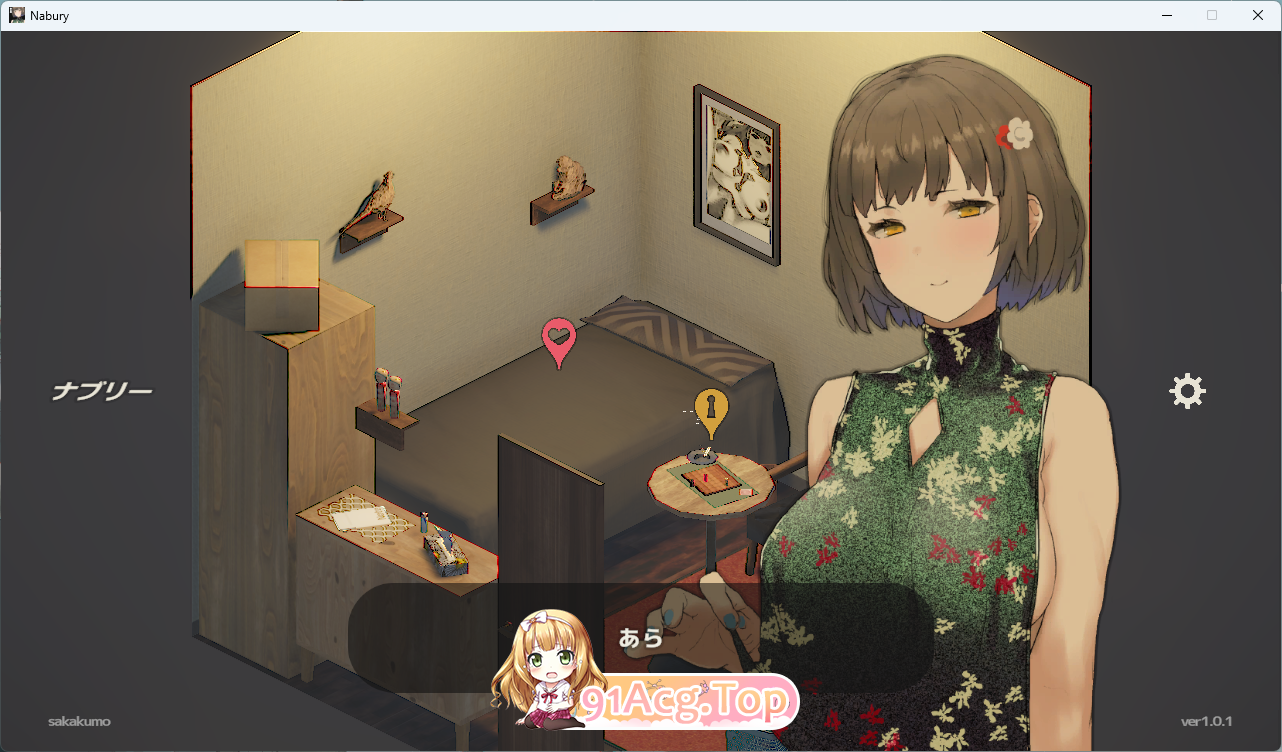Select the yellow keyhole marker over the table
The width and height of the screenshot is (1282, 752).
710,408
